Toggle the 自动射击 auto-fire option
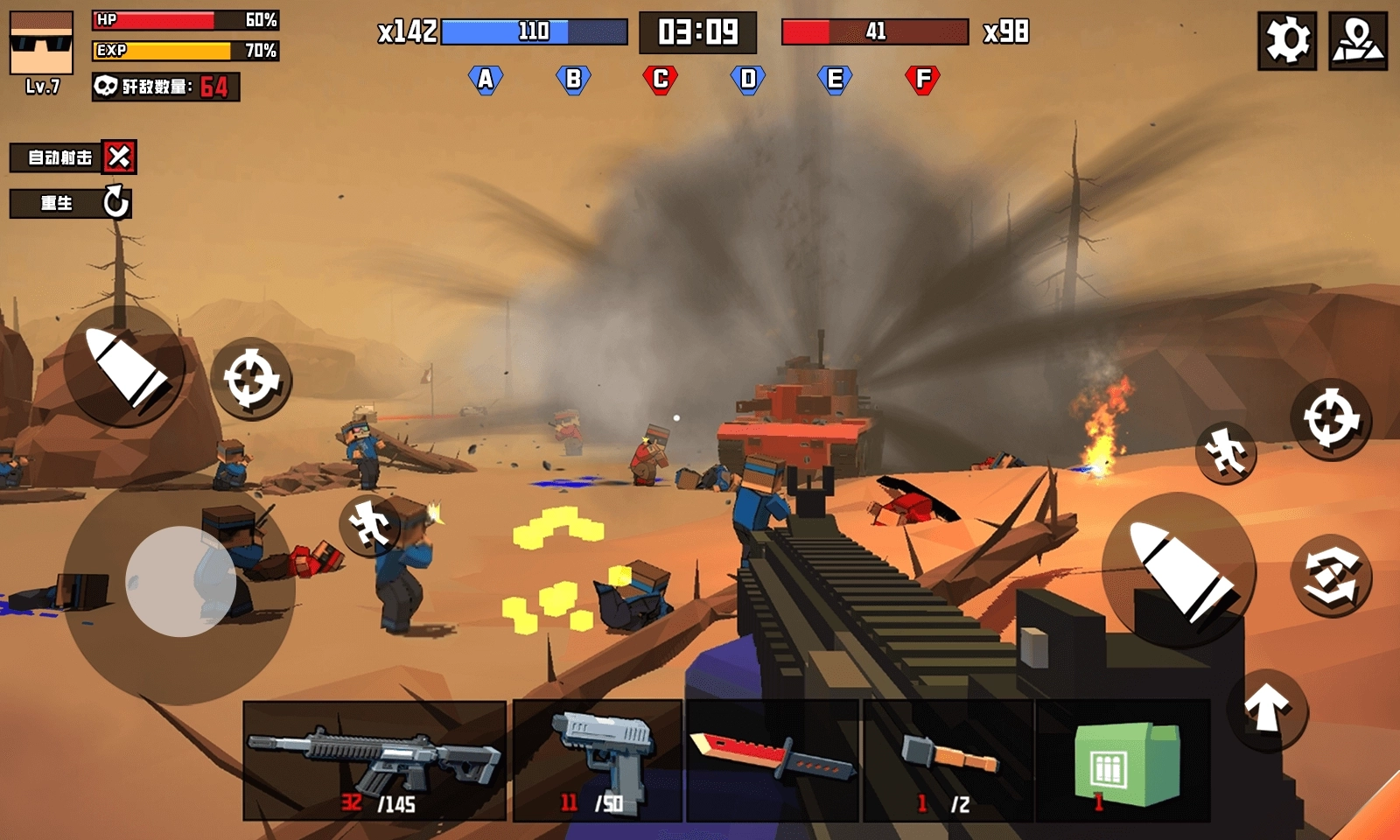The height and width of the screenshot is (840, 1400). click(x=118, y=157)
